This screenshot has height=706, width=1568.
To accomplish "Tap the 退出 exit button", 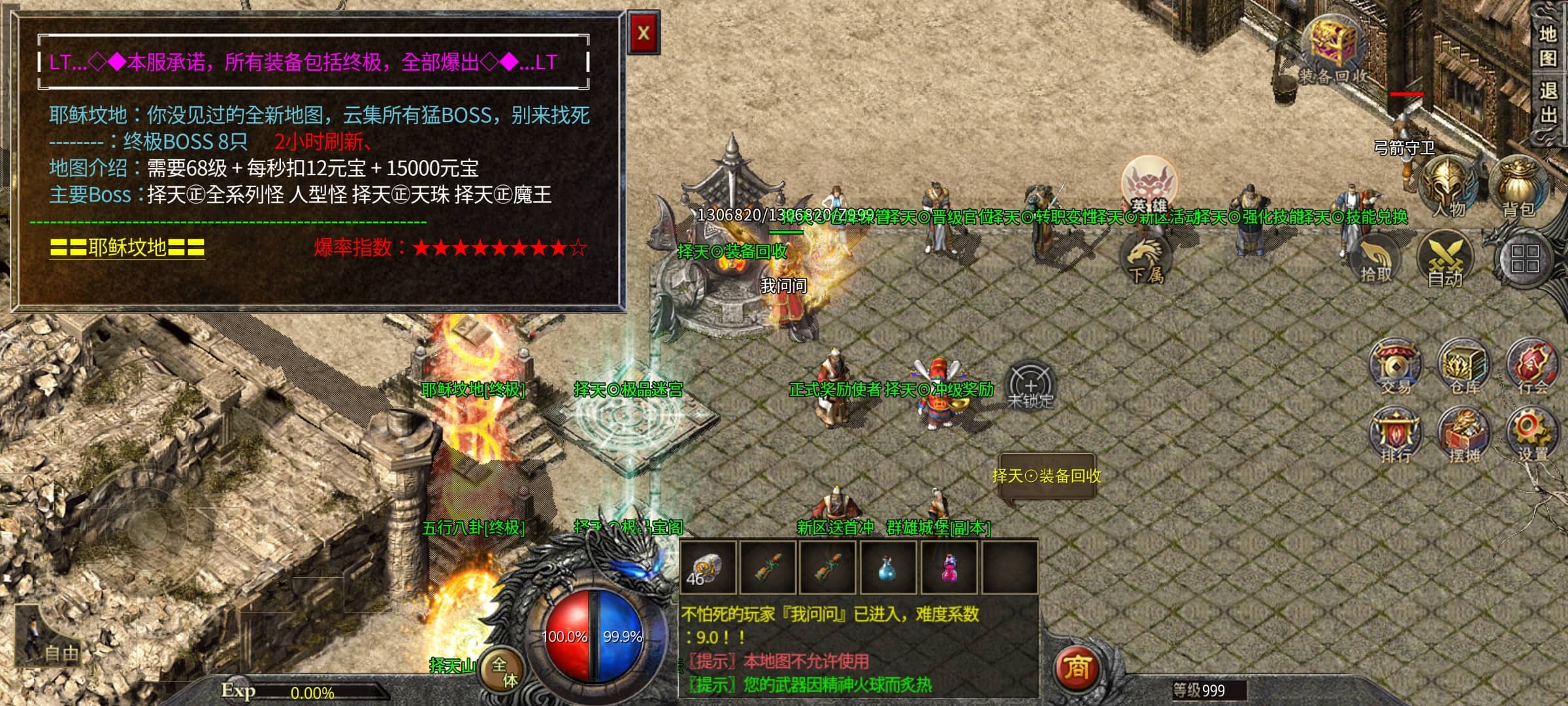I will (x=1548, y=103).
